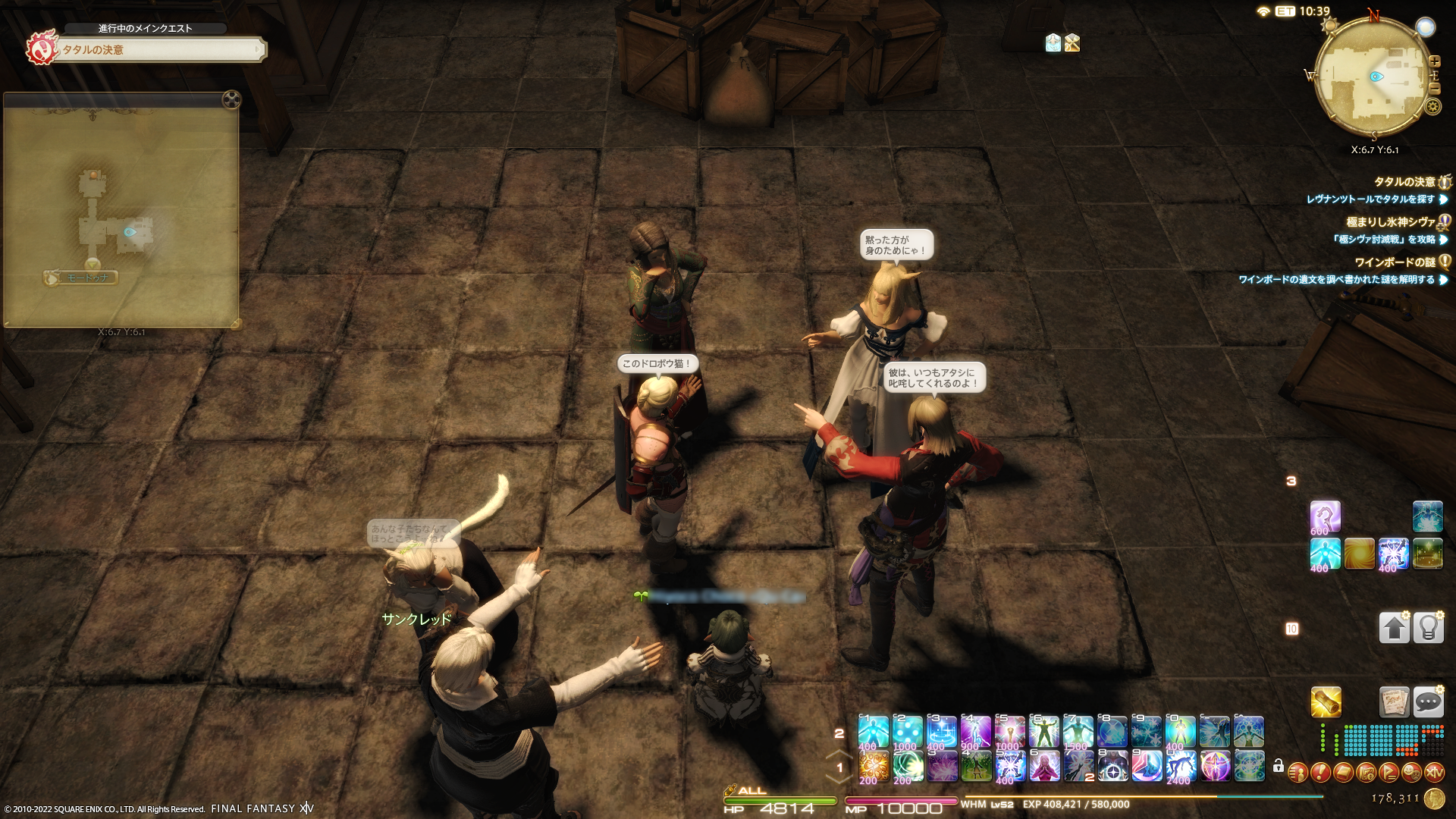Screen dimensions: 1456x819
Task: Click the lightbulb macro button
Action: pyautogui.click(x=1428, y=628)
